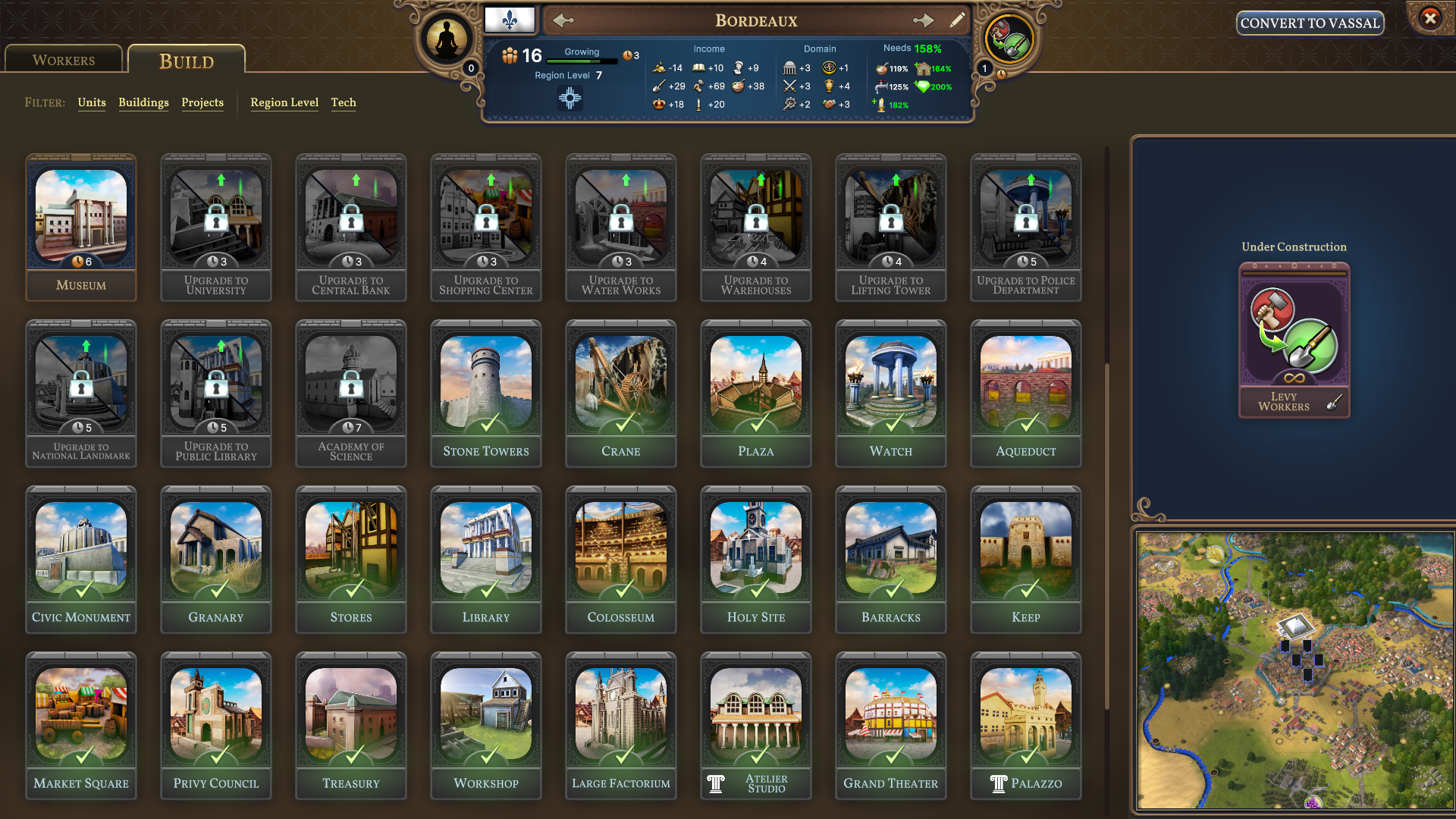Toggle the Units filter
The width and height of the screenshot is (1456, 819).
coord(92,103)
